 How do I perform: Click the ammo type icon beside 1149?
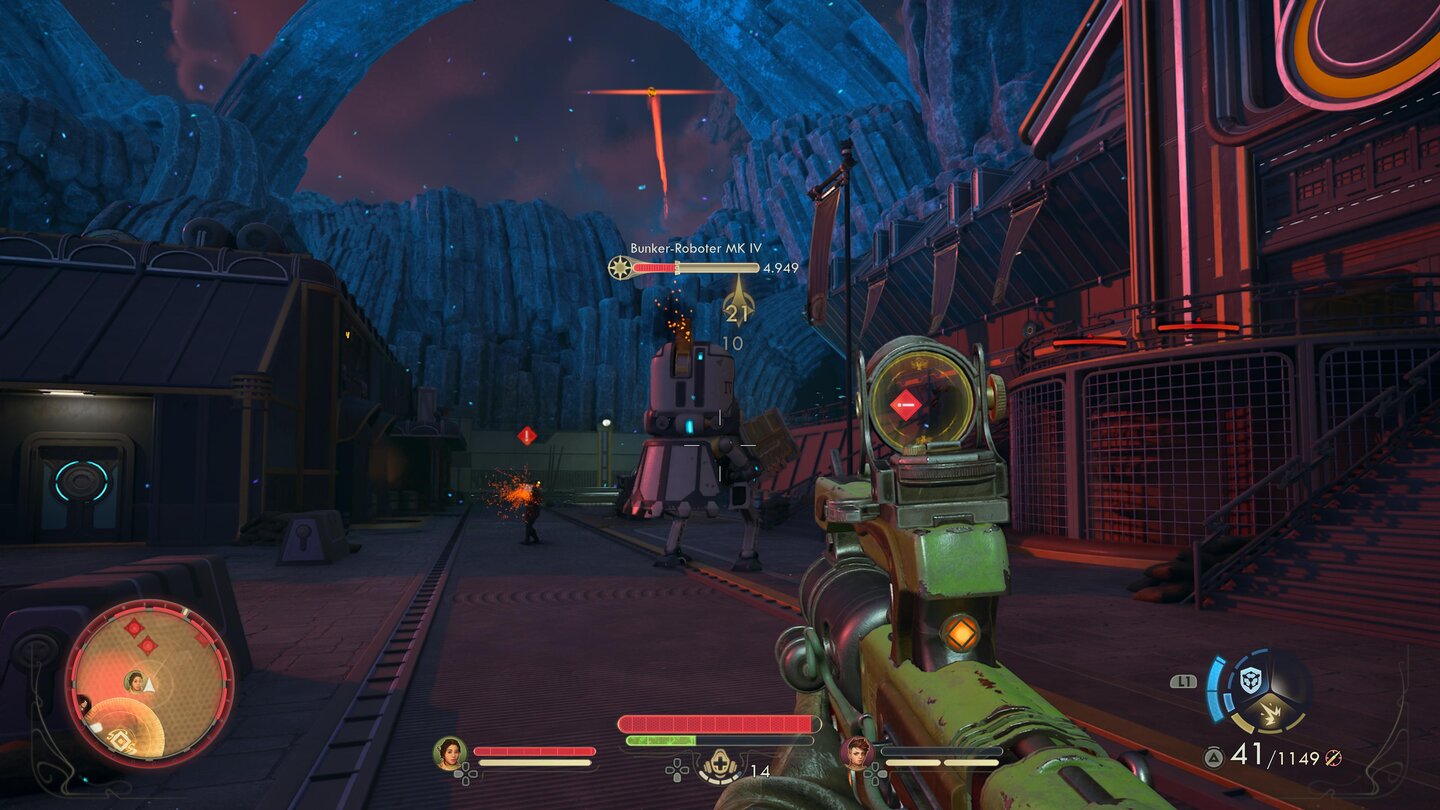coord(1331,759)
